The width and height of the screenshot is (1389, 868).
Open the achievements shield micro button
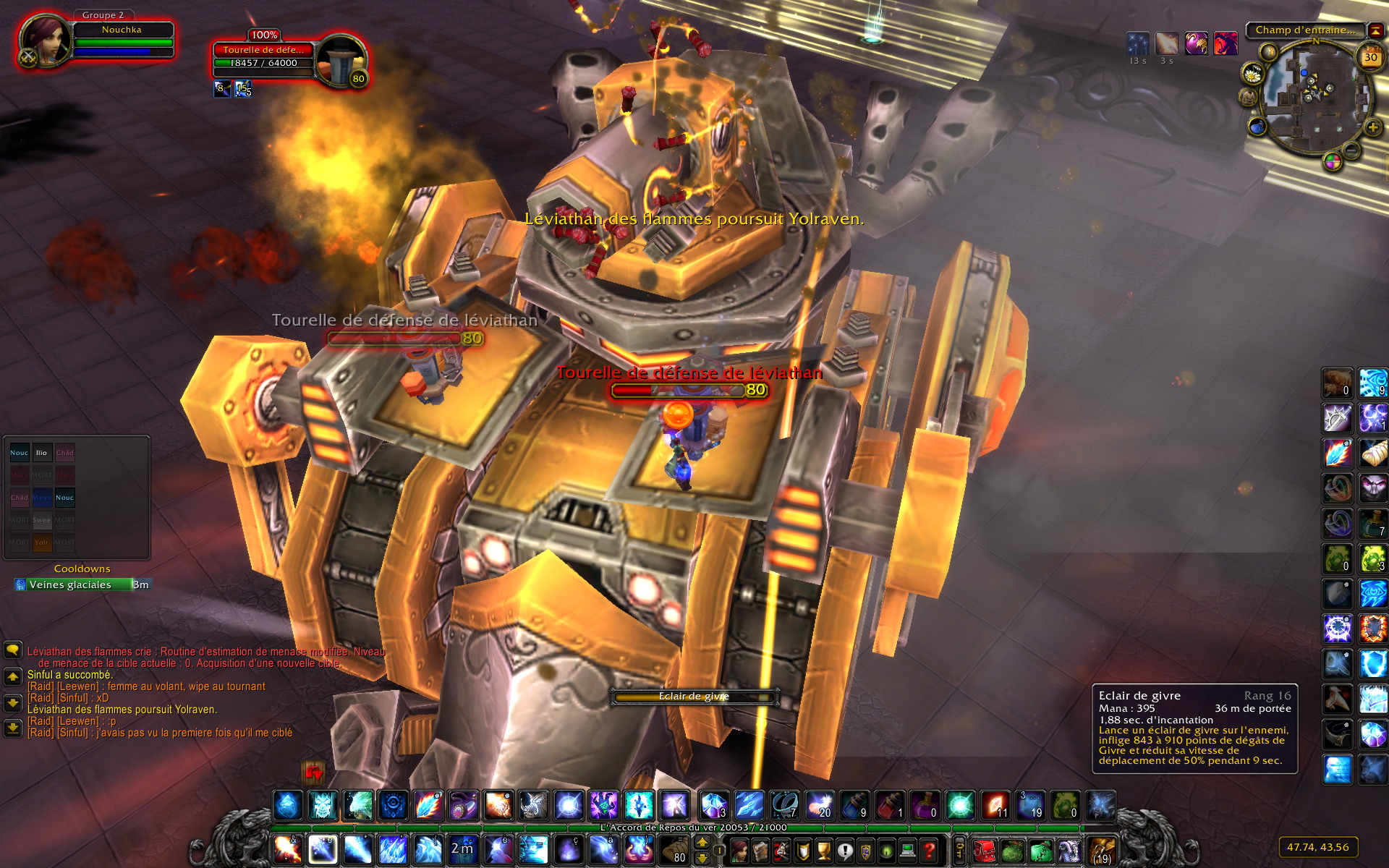pyautogui.click(x=803, y=850)
